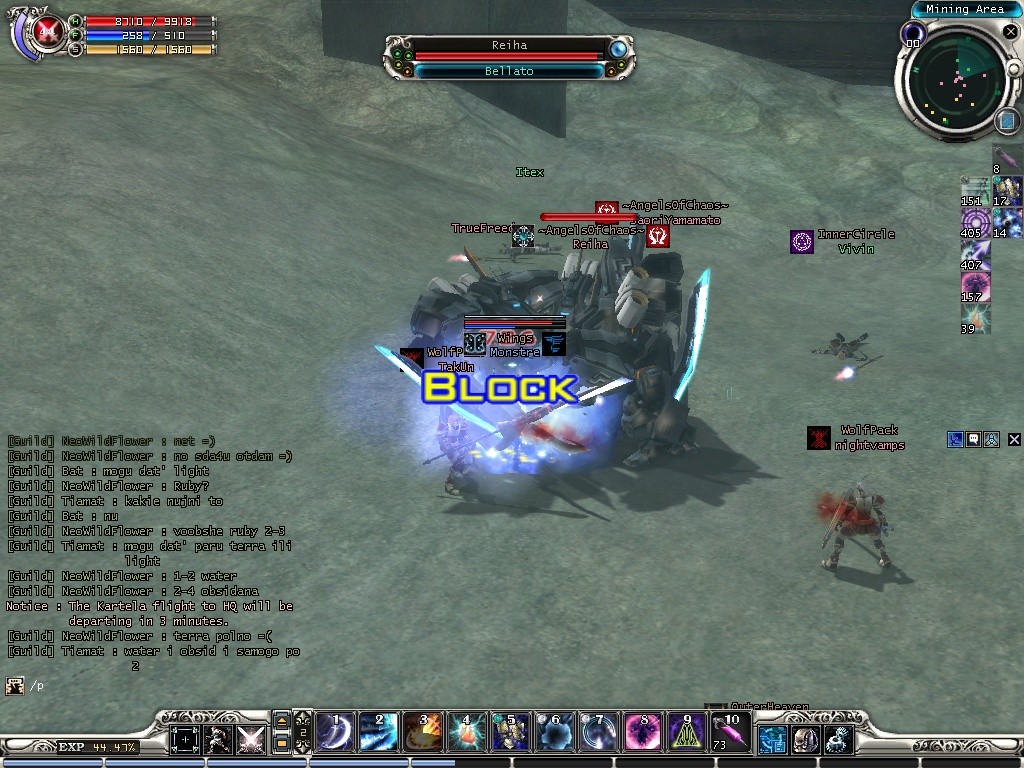Screen dimensions: 1024x768
Task: Activate the crescent slash skill in slot 1
Action: [x=336, y=733]
